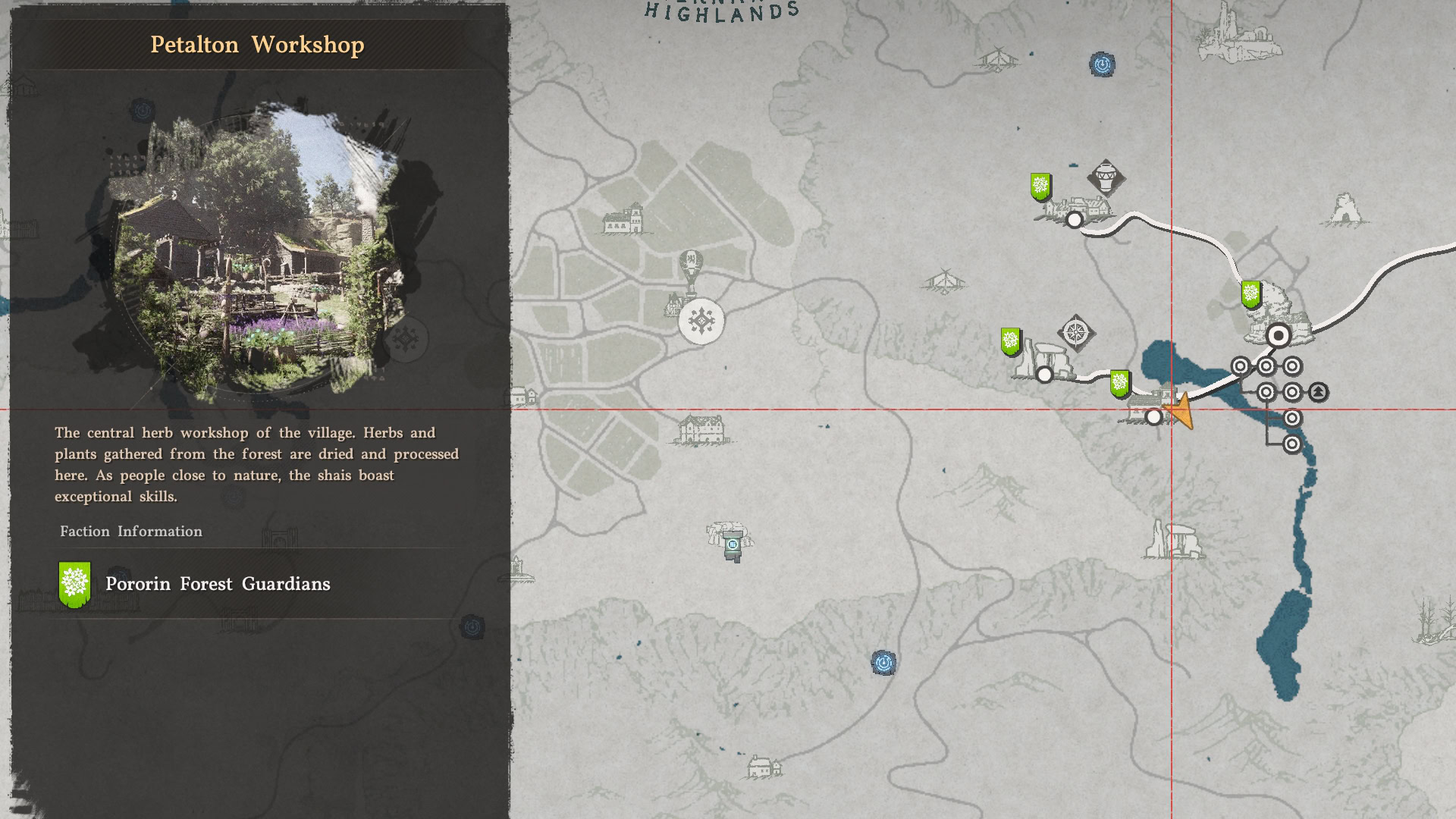
Task: Click the white node marker below the northern village
Action: pyautogui.click(x=1075, y=220)
